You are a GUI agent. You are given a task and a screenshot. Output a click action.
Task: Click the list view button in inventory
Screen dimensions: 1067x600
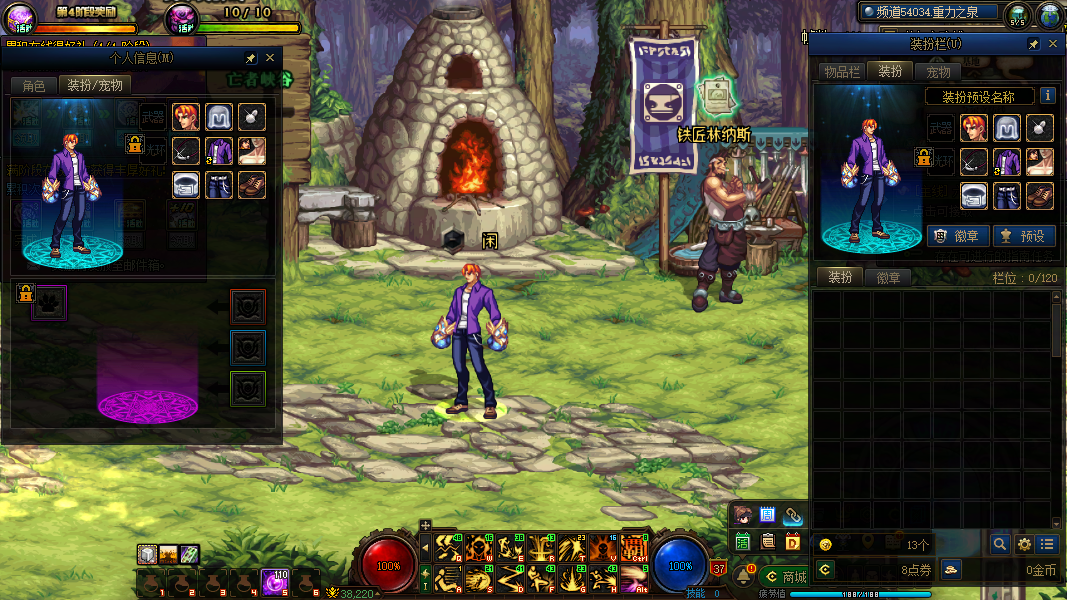pos(1047,544)
